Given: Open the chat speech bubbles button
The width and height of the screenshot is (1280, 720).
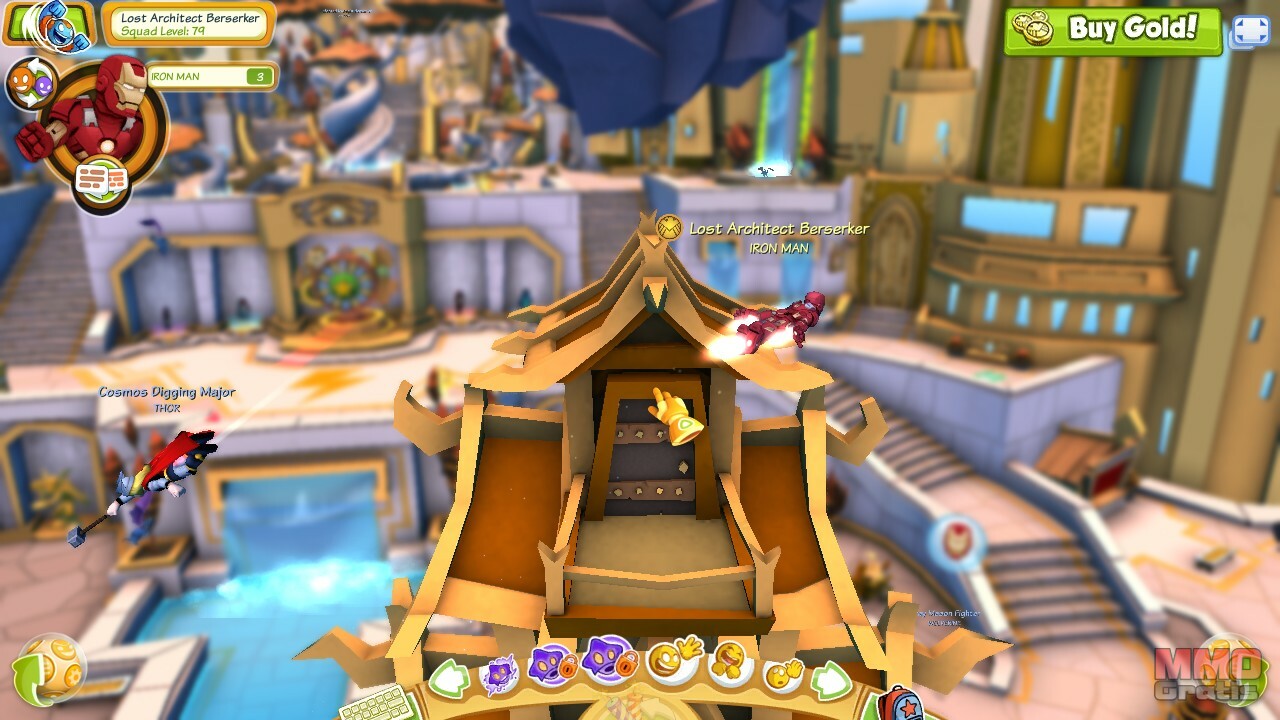Looking at the screenshot, I should [x=101, y=181].
